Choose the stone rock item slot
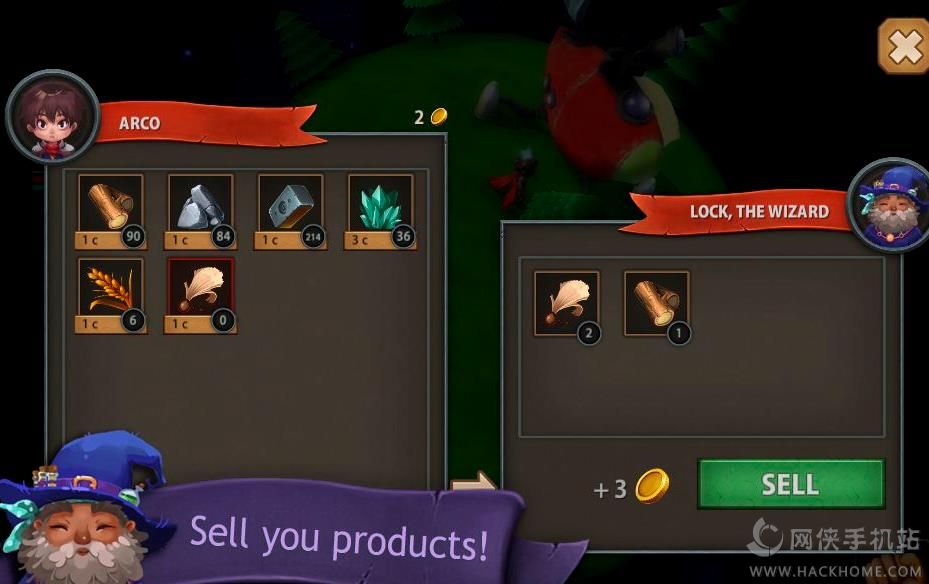929x584 pixels. 200,206
